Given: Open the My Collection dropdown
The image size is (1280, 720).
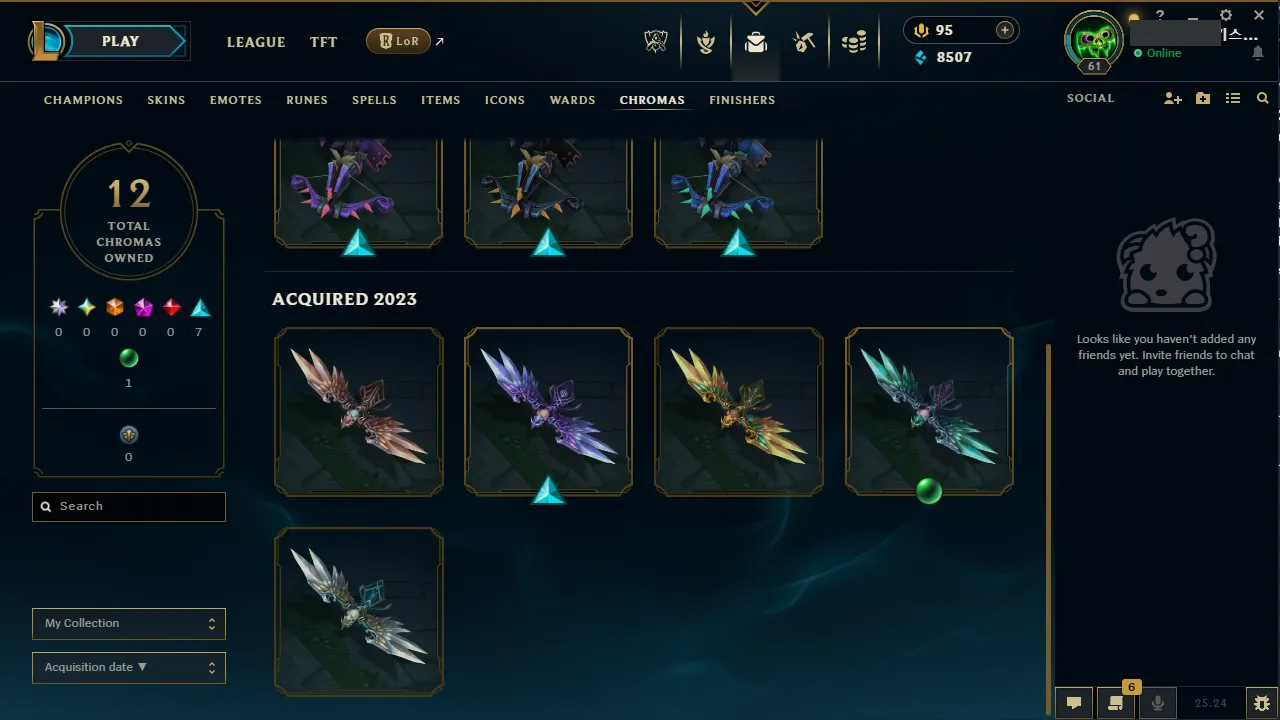Looking at the screenshot, I should 128,623.
